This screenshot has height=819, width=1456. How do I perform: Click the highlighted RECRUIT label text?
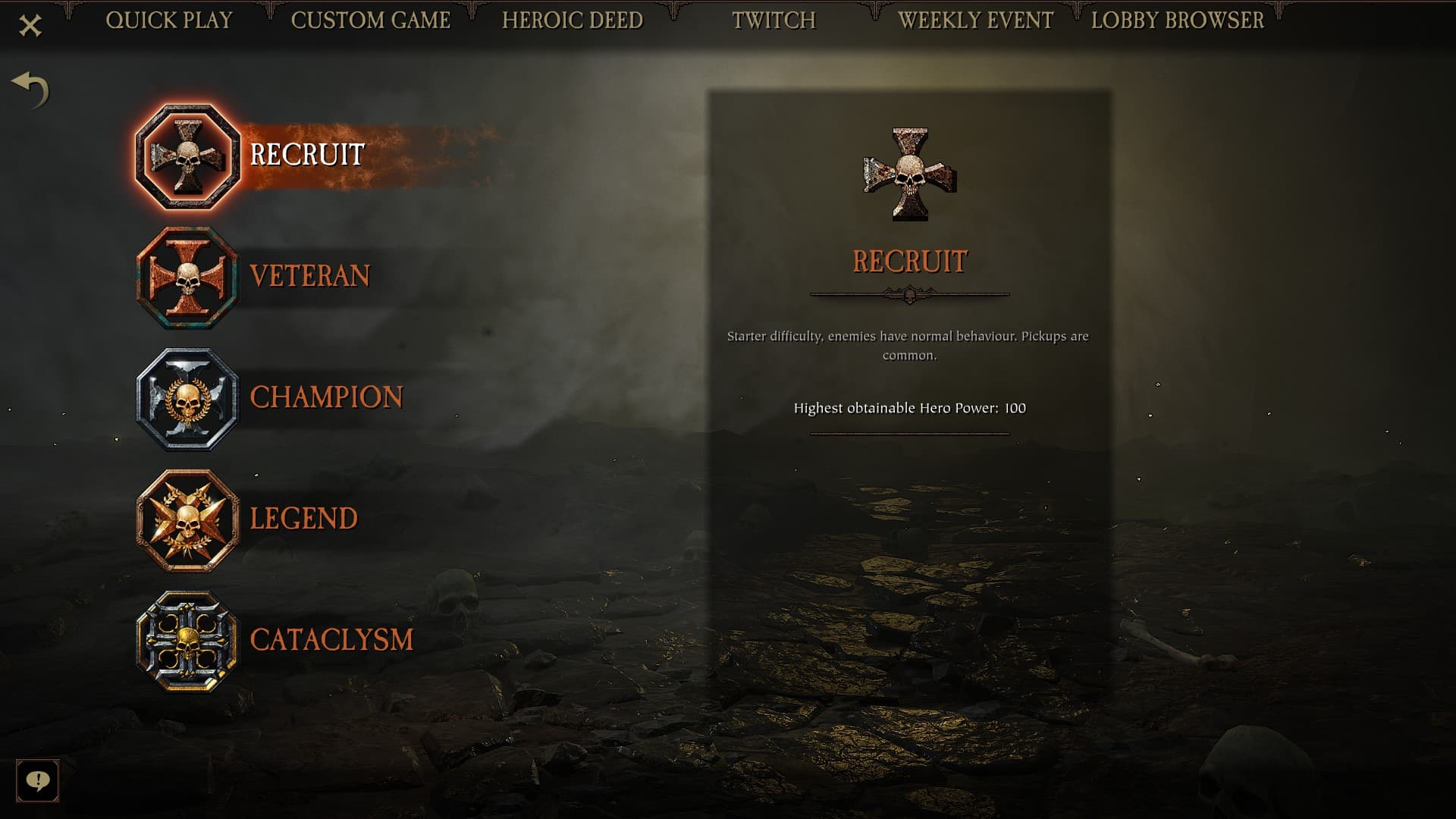[305, 155]
